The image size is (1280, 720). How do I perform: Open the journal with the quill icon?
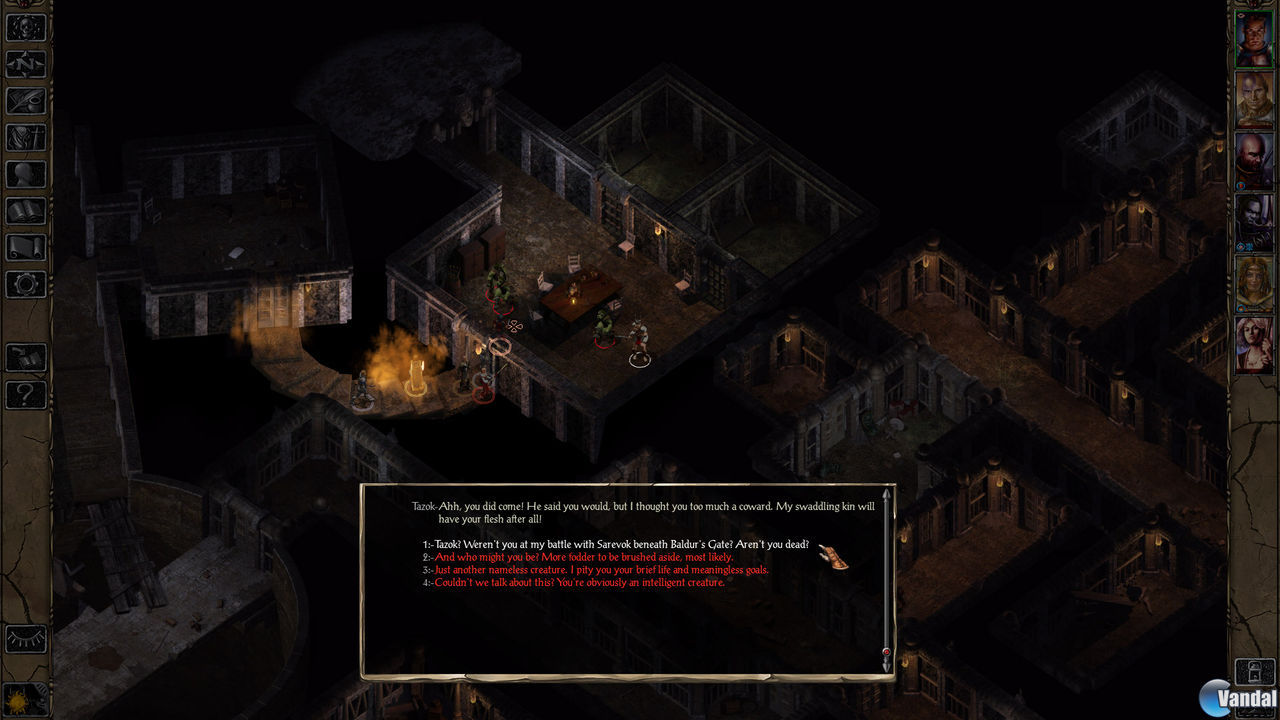(x=26, y=101)
